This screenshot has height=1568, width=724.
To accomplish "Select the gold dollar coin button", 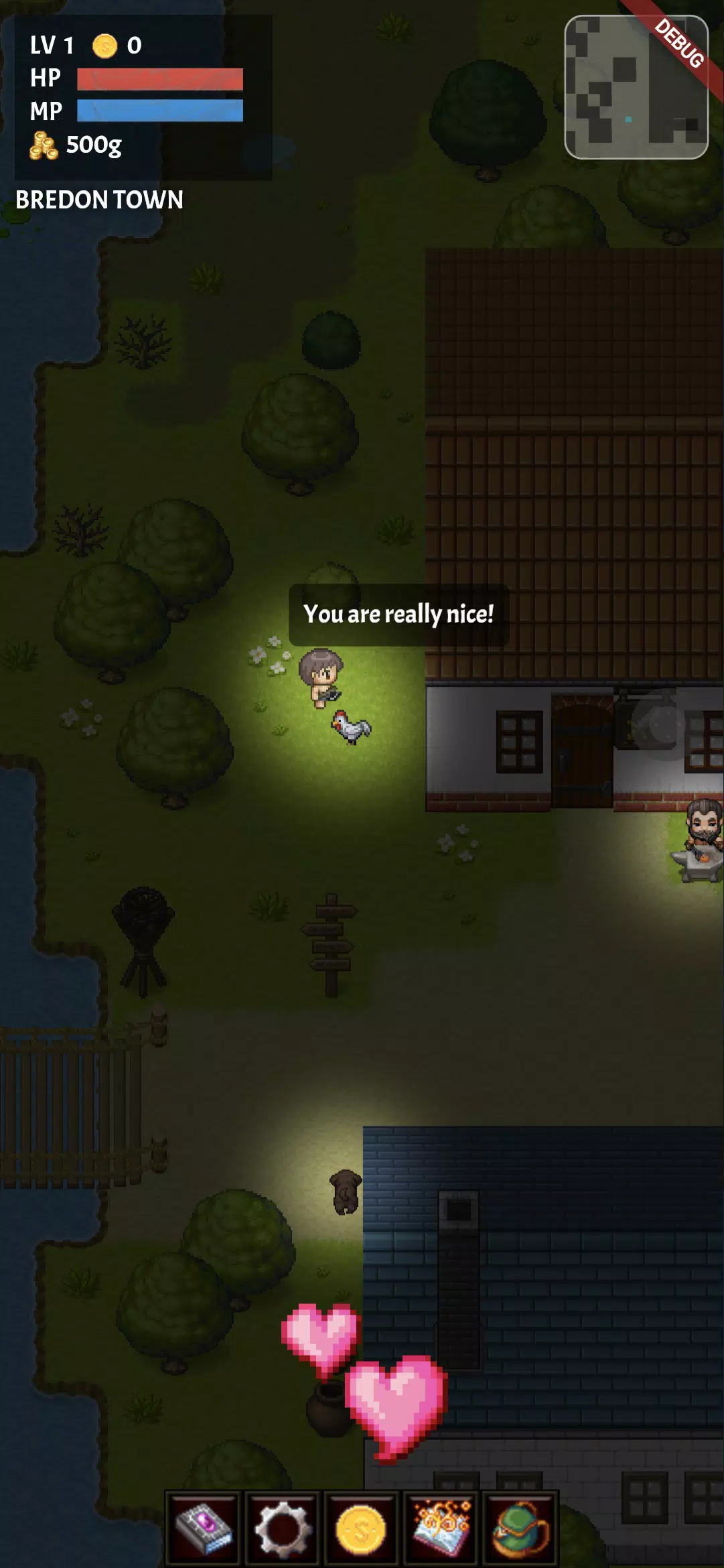I will 361,1529.
